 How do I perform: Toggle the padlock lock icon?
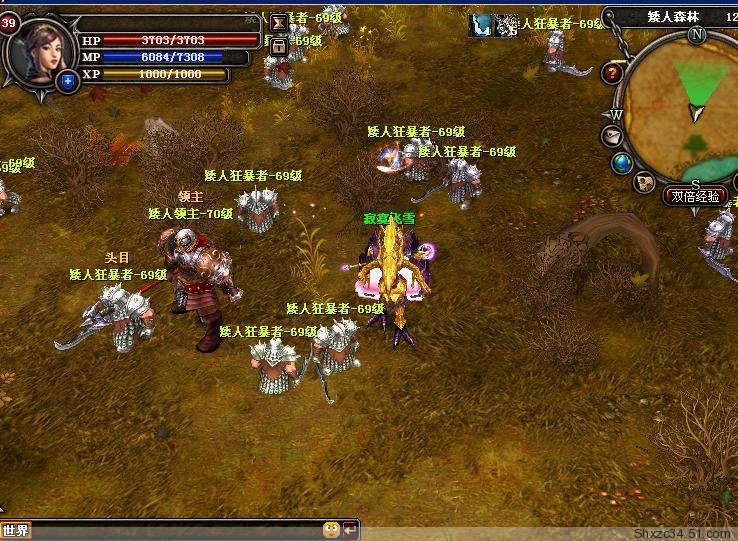point(279,45)
